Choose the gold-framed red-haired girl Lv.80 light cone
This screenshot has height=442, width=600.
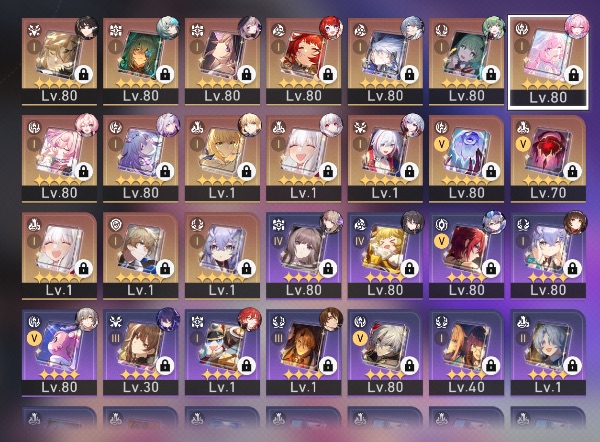[x=302, y=56]
